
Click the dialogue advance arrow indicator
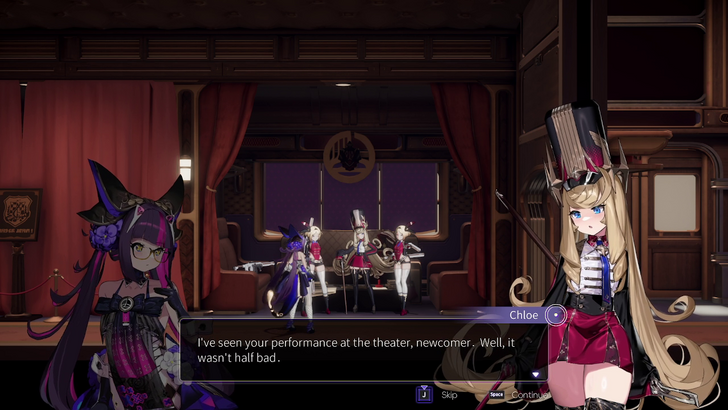536,374
